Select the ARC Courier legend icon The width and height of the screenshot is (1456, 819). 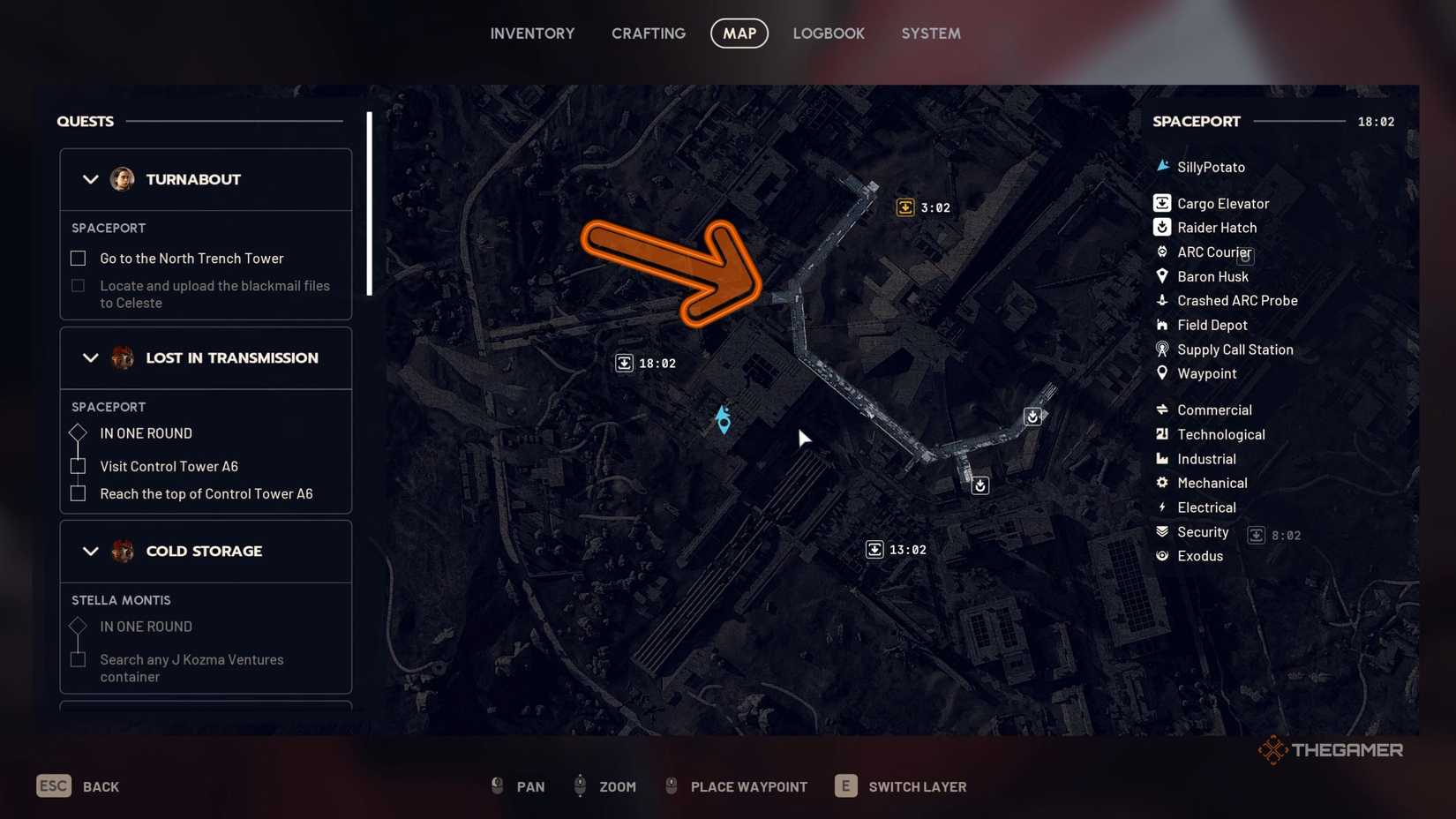[x=1162, y=252]
